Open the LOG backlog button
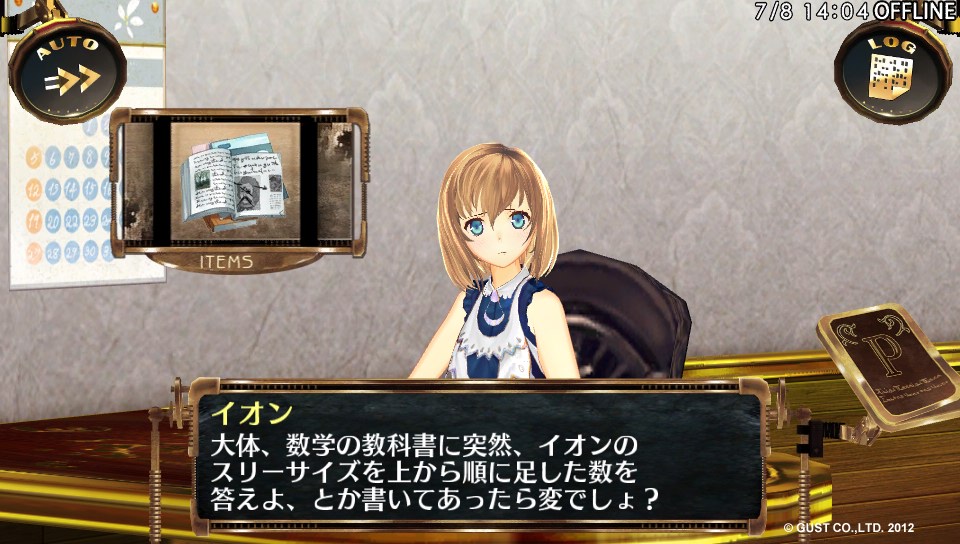The image size is (960, 544). [891, 70]
